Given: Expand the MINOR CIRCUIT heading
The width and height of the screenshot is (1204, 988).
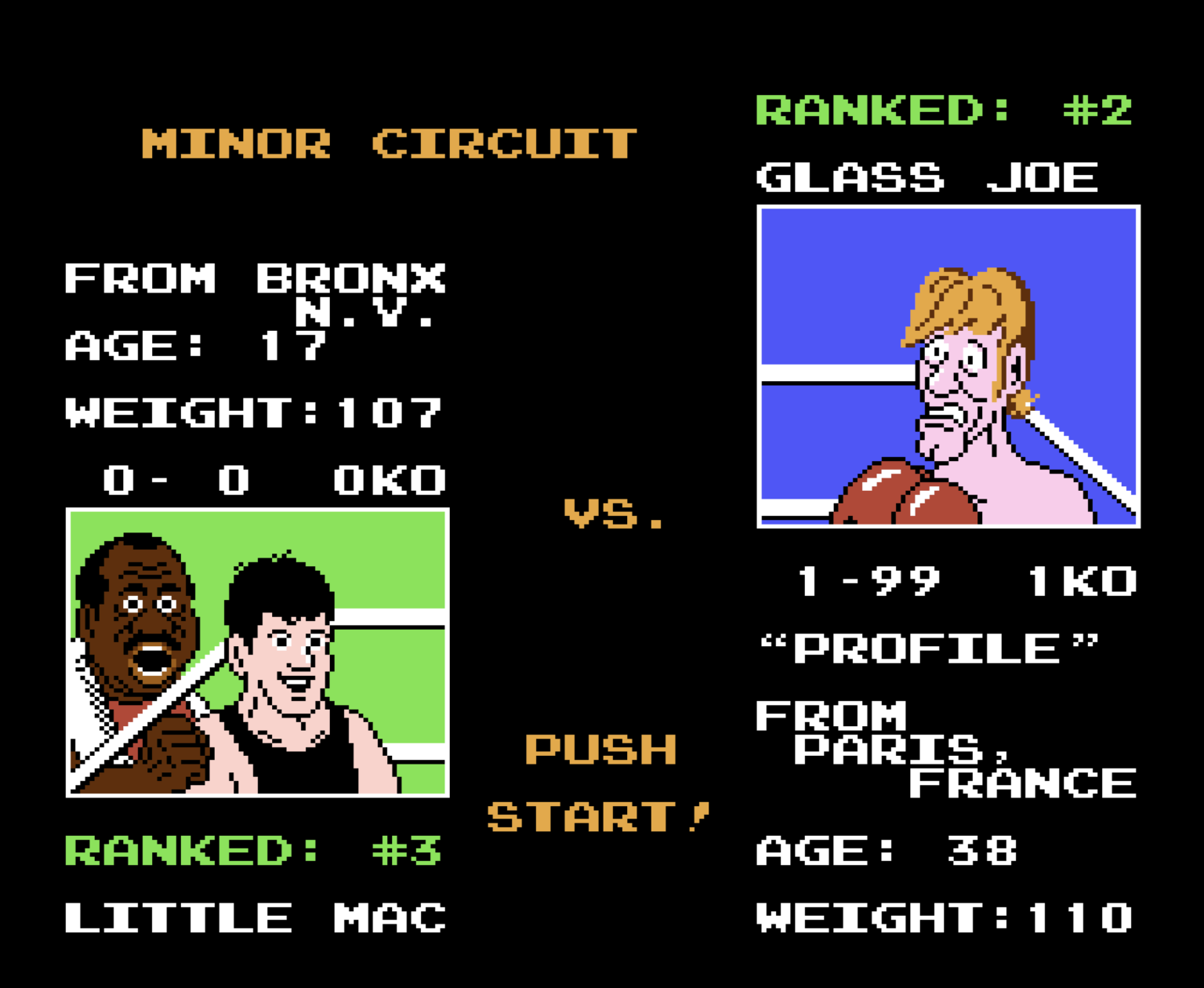Looking at the screenshot, I should [388, 143].
